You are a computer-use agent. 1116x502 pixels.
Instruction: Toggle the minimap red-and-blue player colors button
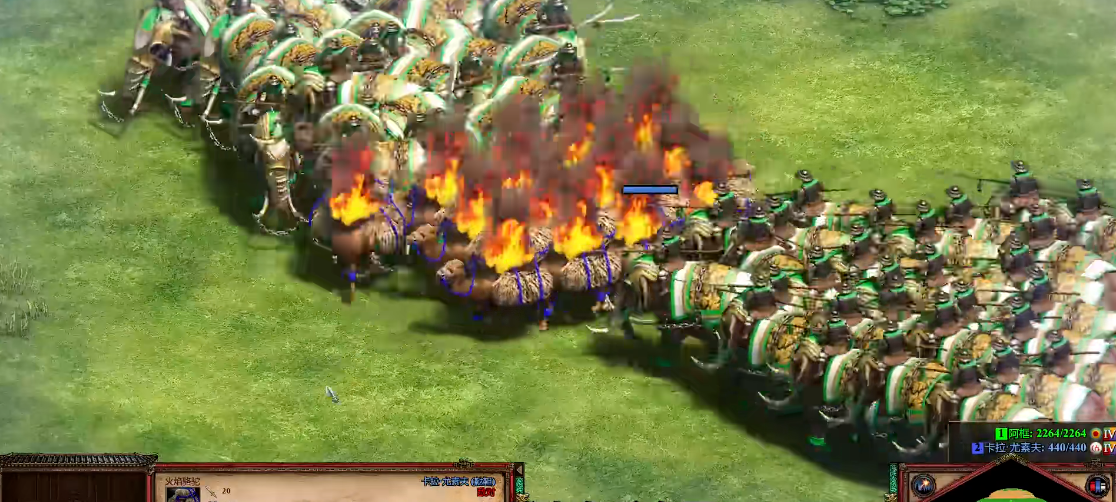point(1096,485)
